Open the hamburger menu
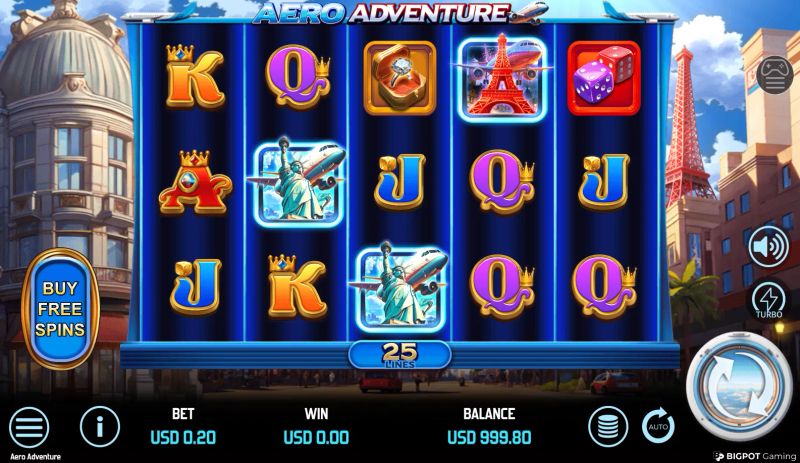 click(x=29, y=427)
